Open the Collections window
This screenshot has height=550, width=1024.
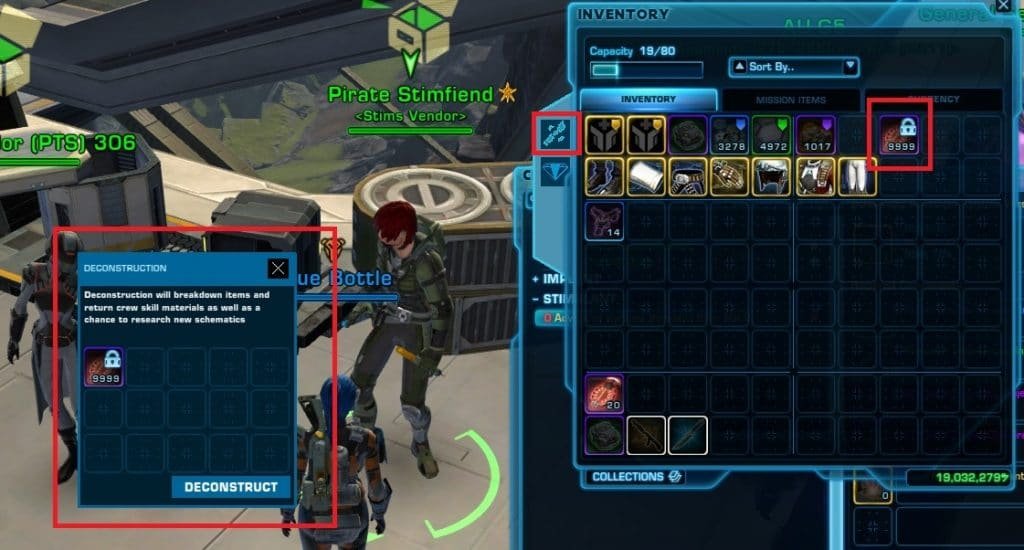(636, 477)
